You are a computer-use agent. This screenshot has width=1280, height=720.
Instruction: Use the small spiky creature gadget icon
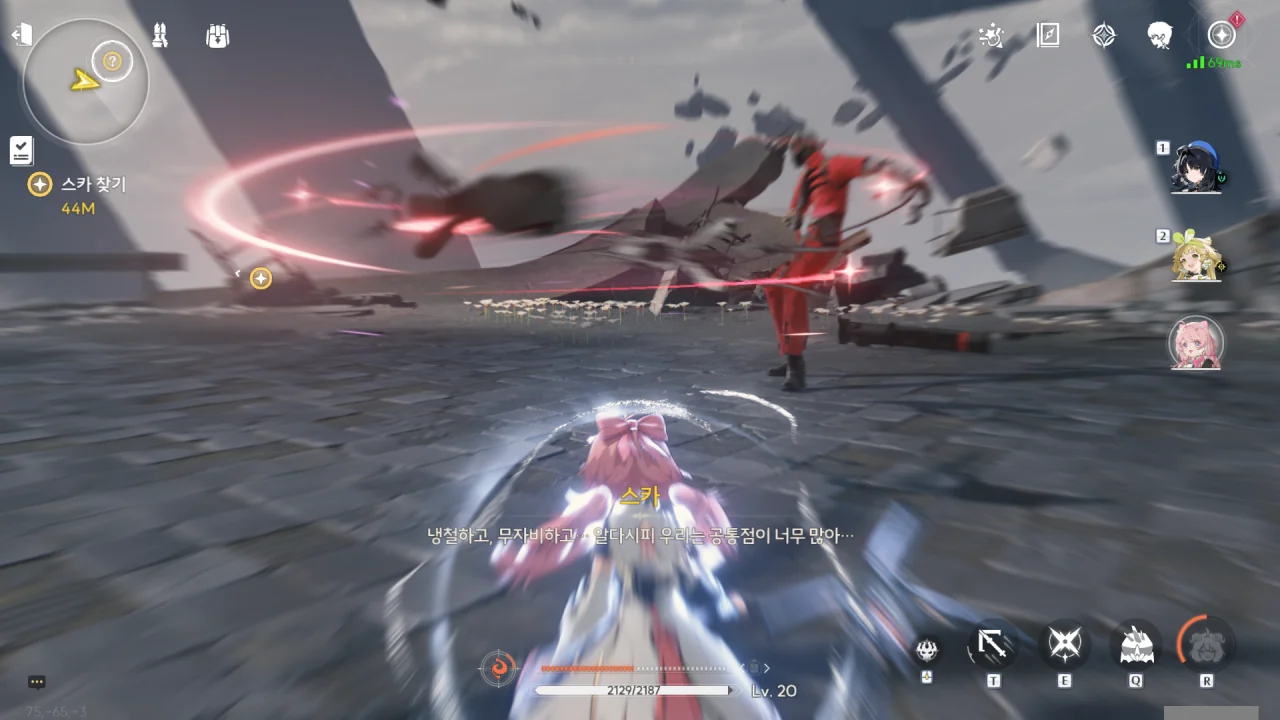[928, 650]
